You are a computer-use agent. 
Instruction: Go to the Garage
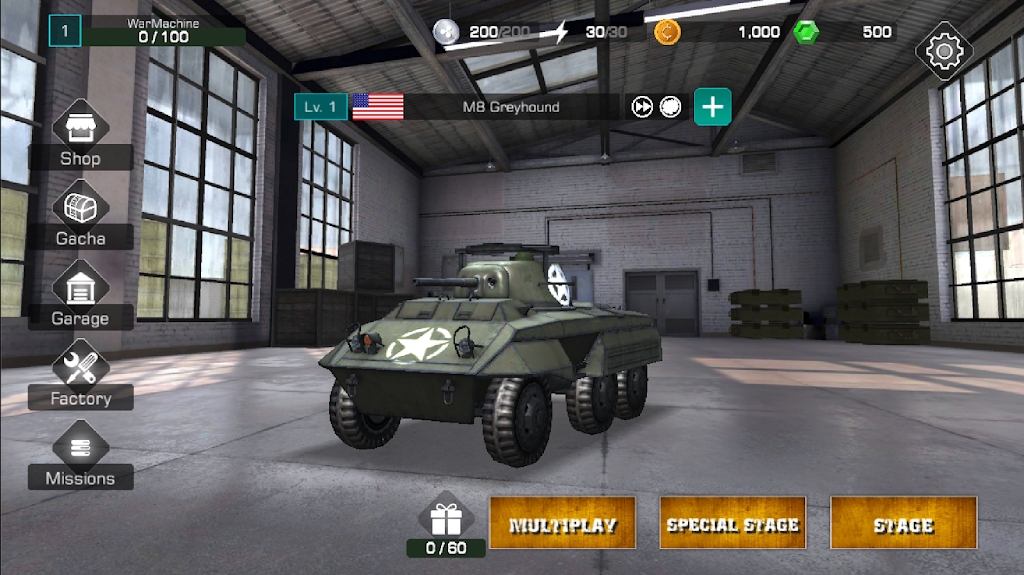click(x=80, y=297)
